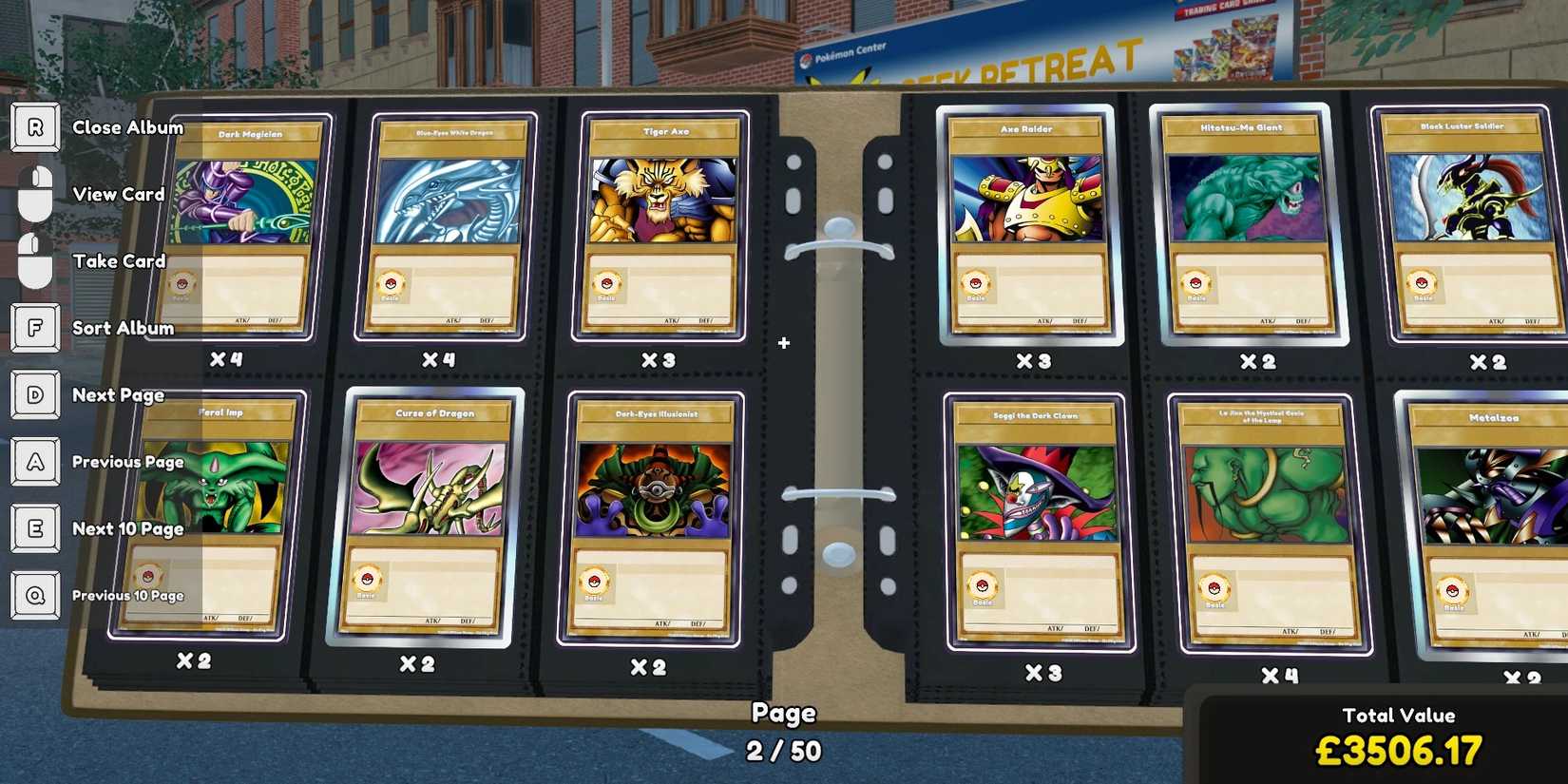Click the E key icon for Next 10 Page
1568x784 pixels.
(x=35, y=528)
